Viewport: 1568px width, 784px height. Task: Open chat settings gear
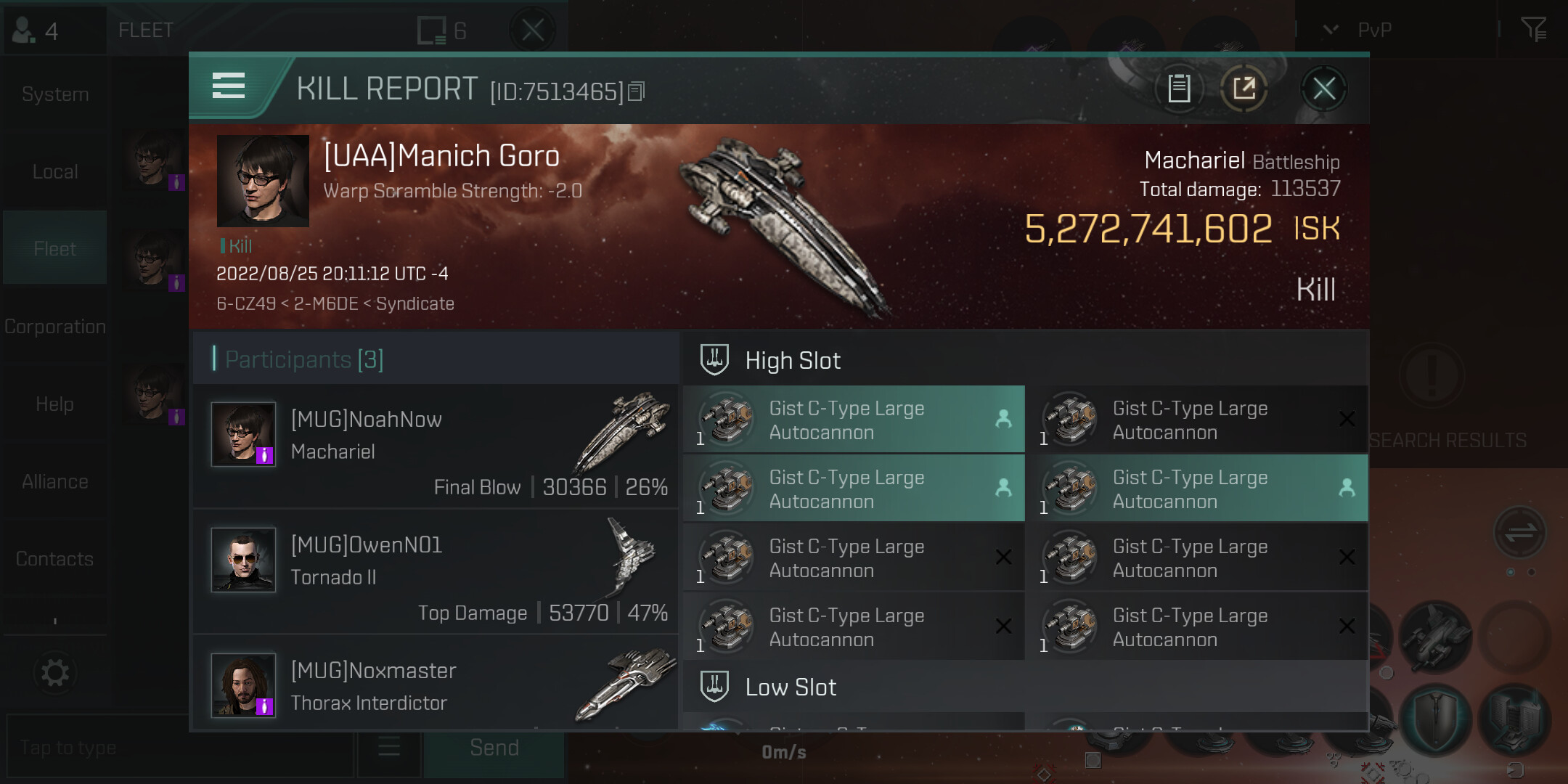click(55, 673)
